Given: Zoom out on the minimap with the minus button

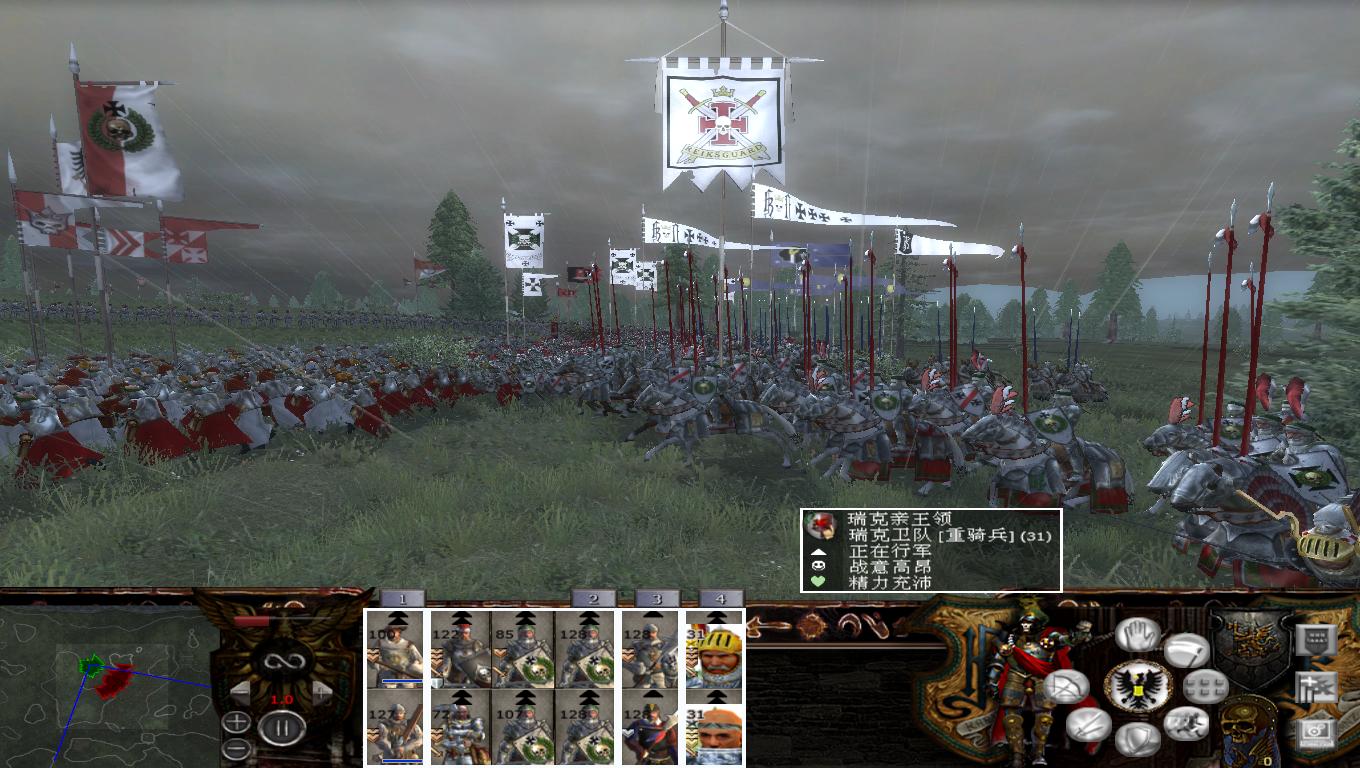Looking at the screenshot, I should (x=237, y=748).
